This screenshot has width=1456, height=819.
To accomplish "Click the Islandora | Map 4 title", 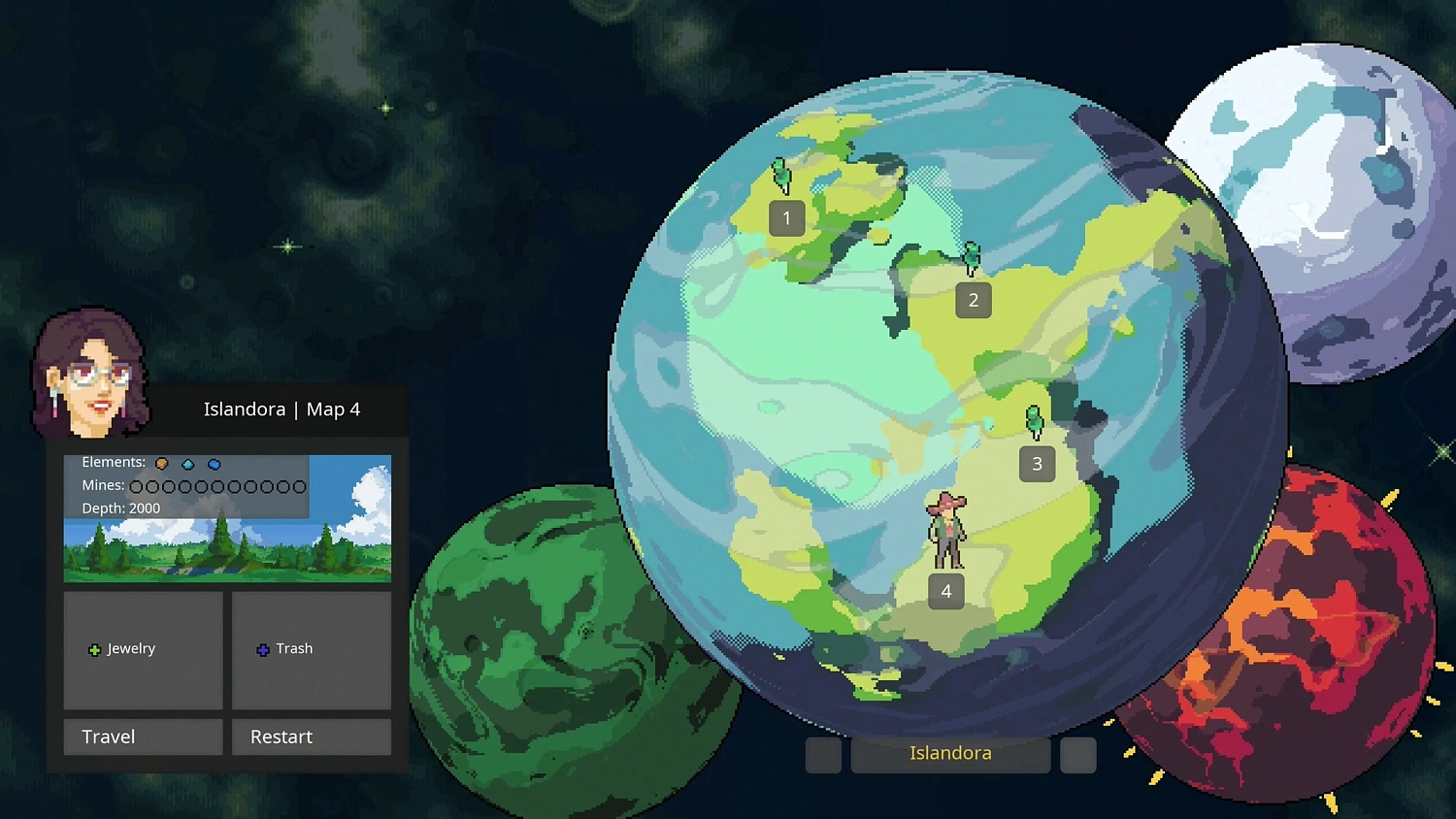I will 282,409.
